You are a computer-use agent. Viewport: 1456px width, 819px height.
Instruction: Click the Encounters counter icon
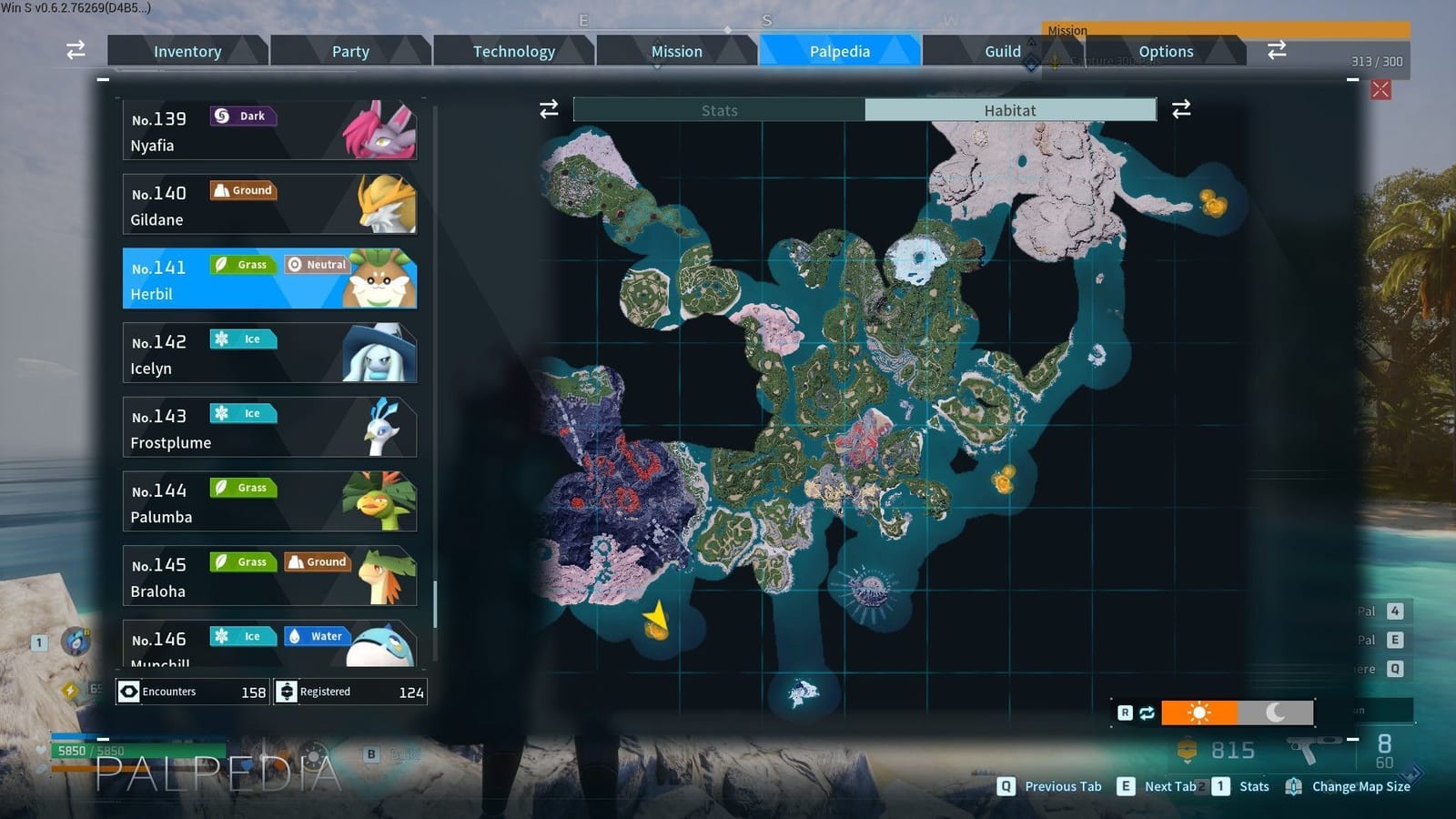click(127, 692)
